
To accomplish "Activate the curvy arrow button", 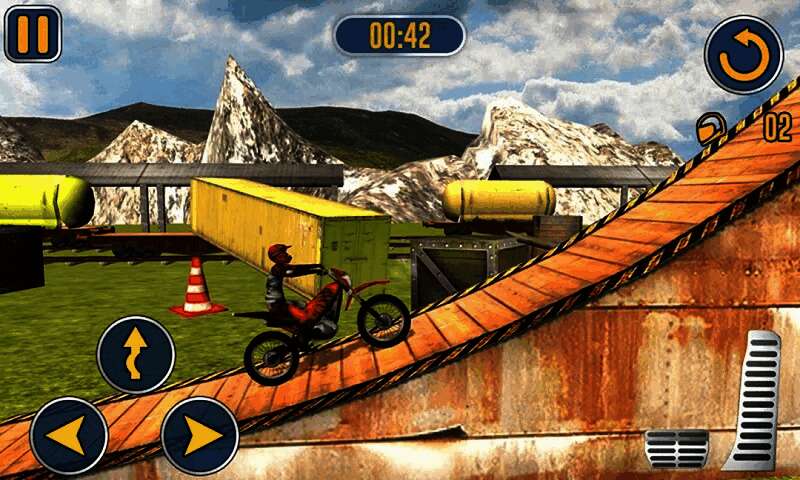I will click(x=135, y=355).
